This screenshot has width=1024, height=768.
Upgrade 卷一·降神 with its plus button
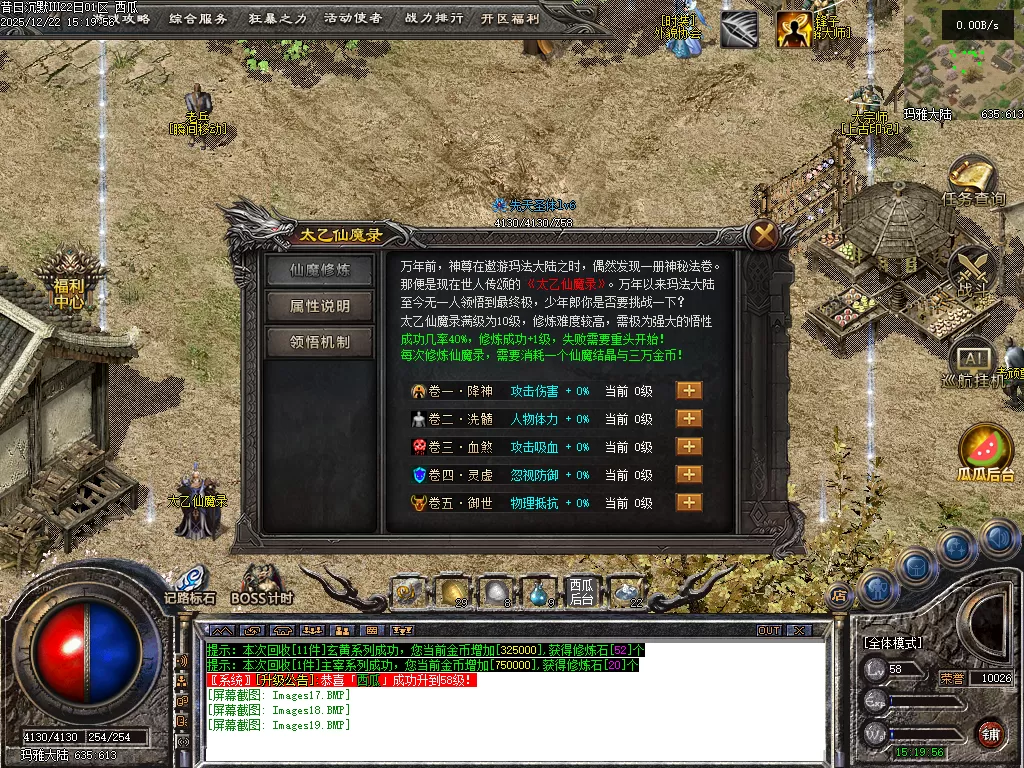[x=689, y=391]
